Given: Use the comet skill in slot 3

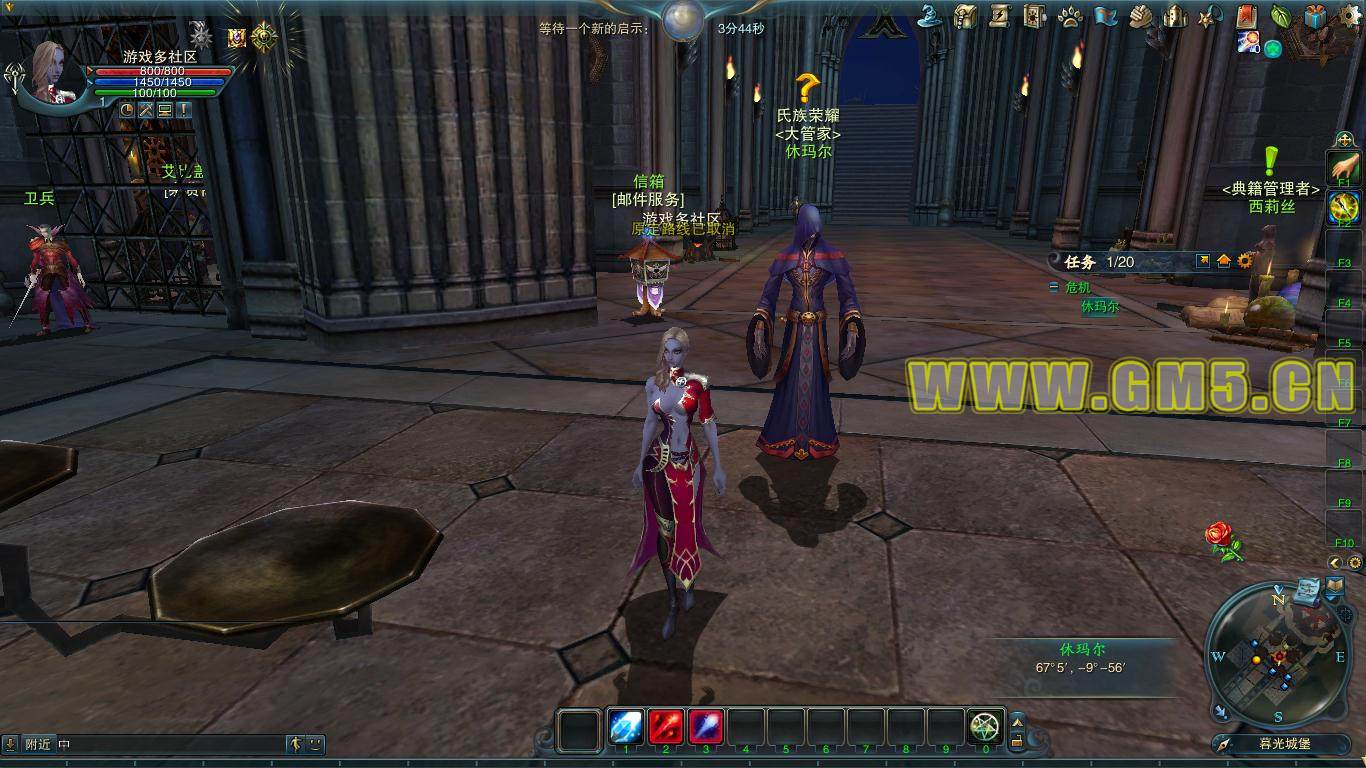Looking at the screenshot, I should 706,727.
